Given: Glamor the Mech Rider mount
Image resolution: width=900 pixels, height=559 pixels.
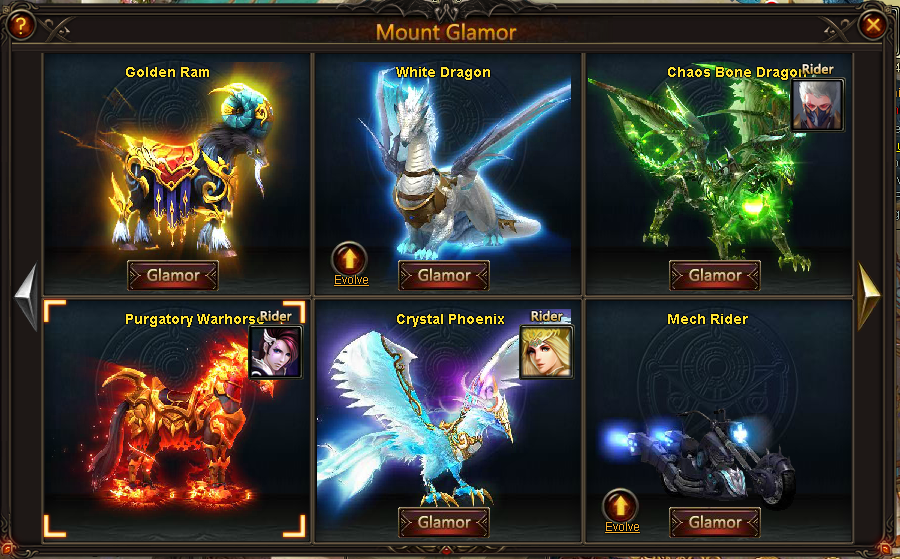Looking at the screenshot, I should [x=715, y=522].
